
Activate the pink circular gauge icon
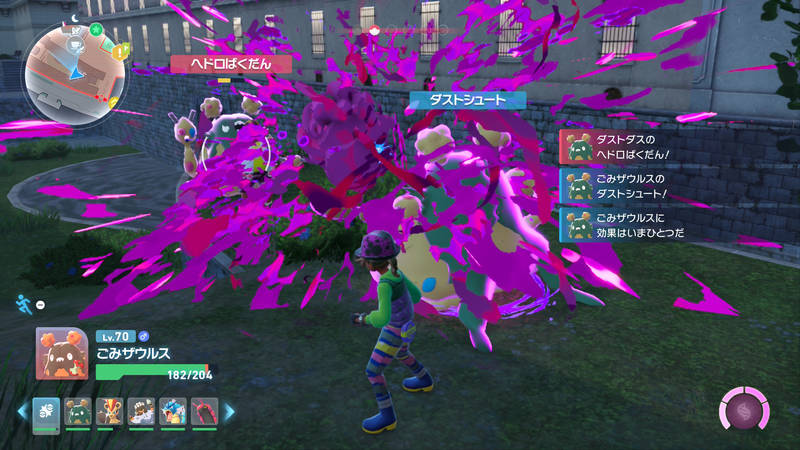pyautogui.click(x=744, y=411)
